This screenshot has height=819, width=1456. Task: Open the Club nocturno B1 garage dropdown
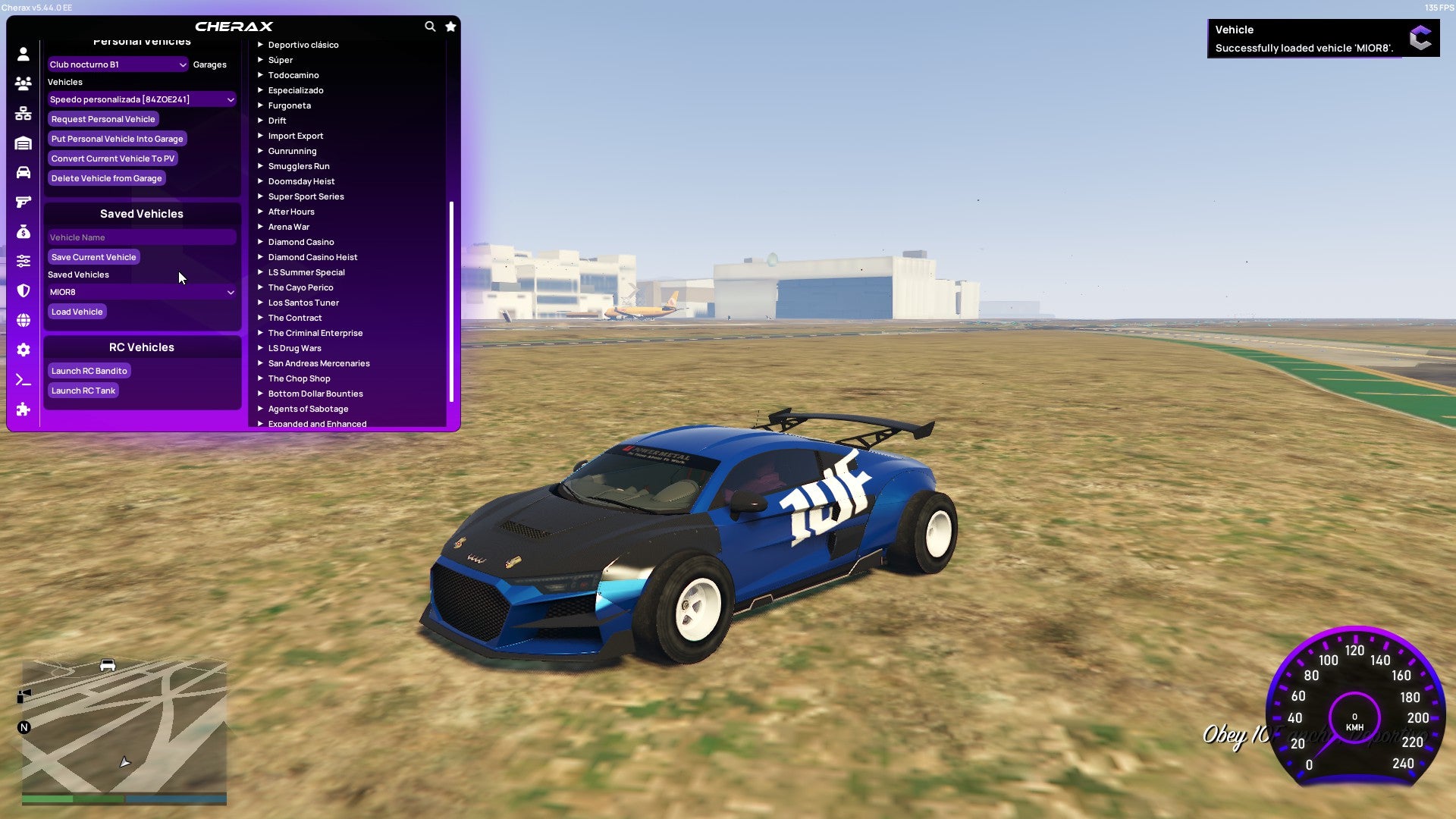pyautogui.click(x=118, y=64)
